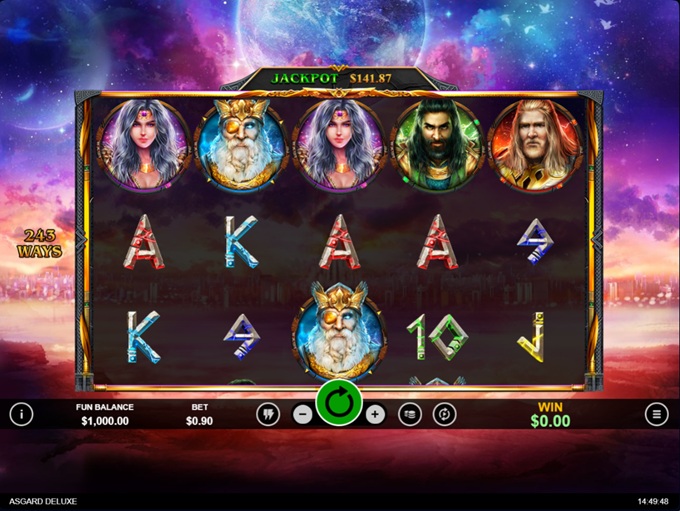Open the hamburger menu

(x=656, y=414)
